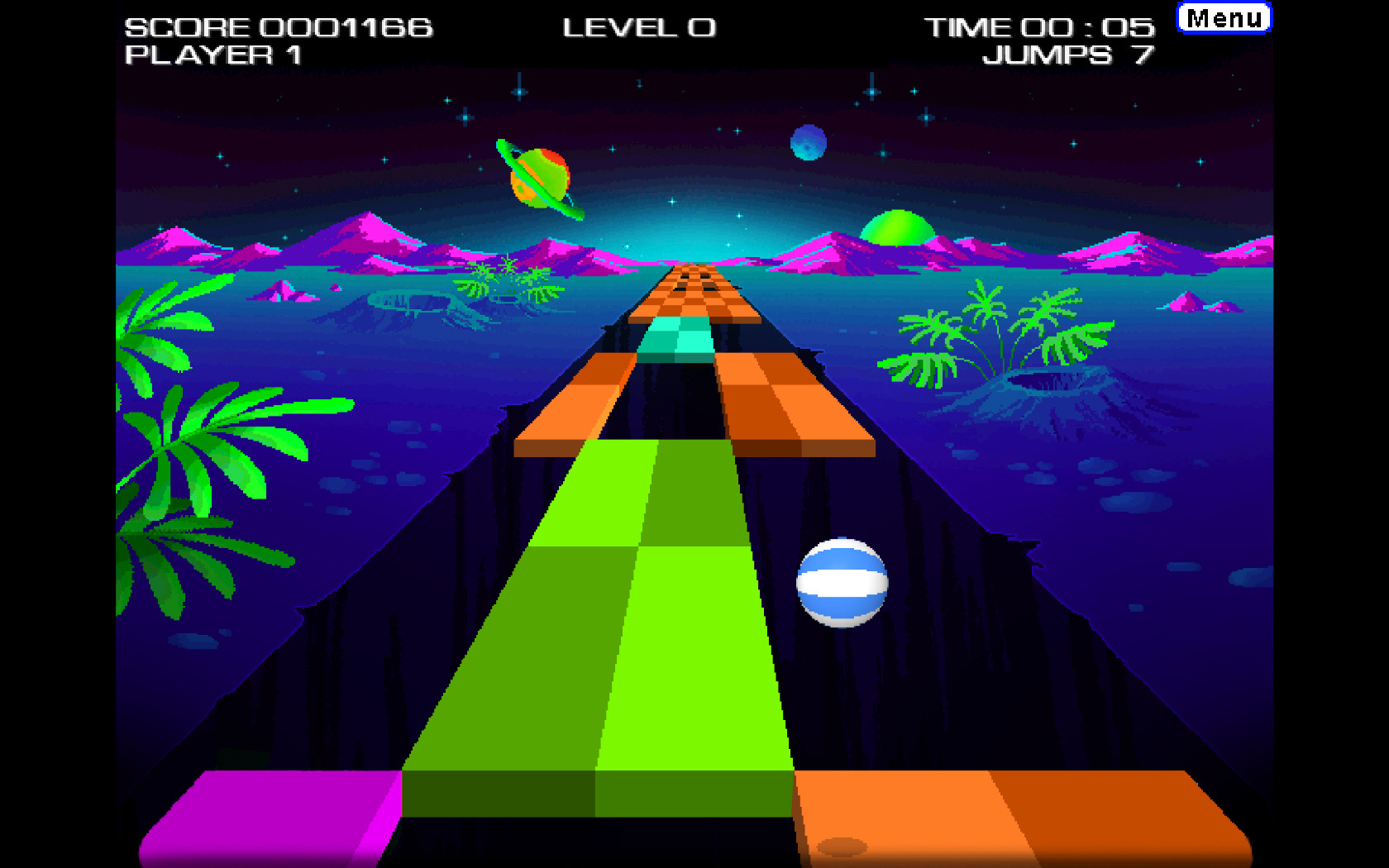Click the cyan tile on the track
Screen dimensions: 1389x868
676,337
